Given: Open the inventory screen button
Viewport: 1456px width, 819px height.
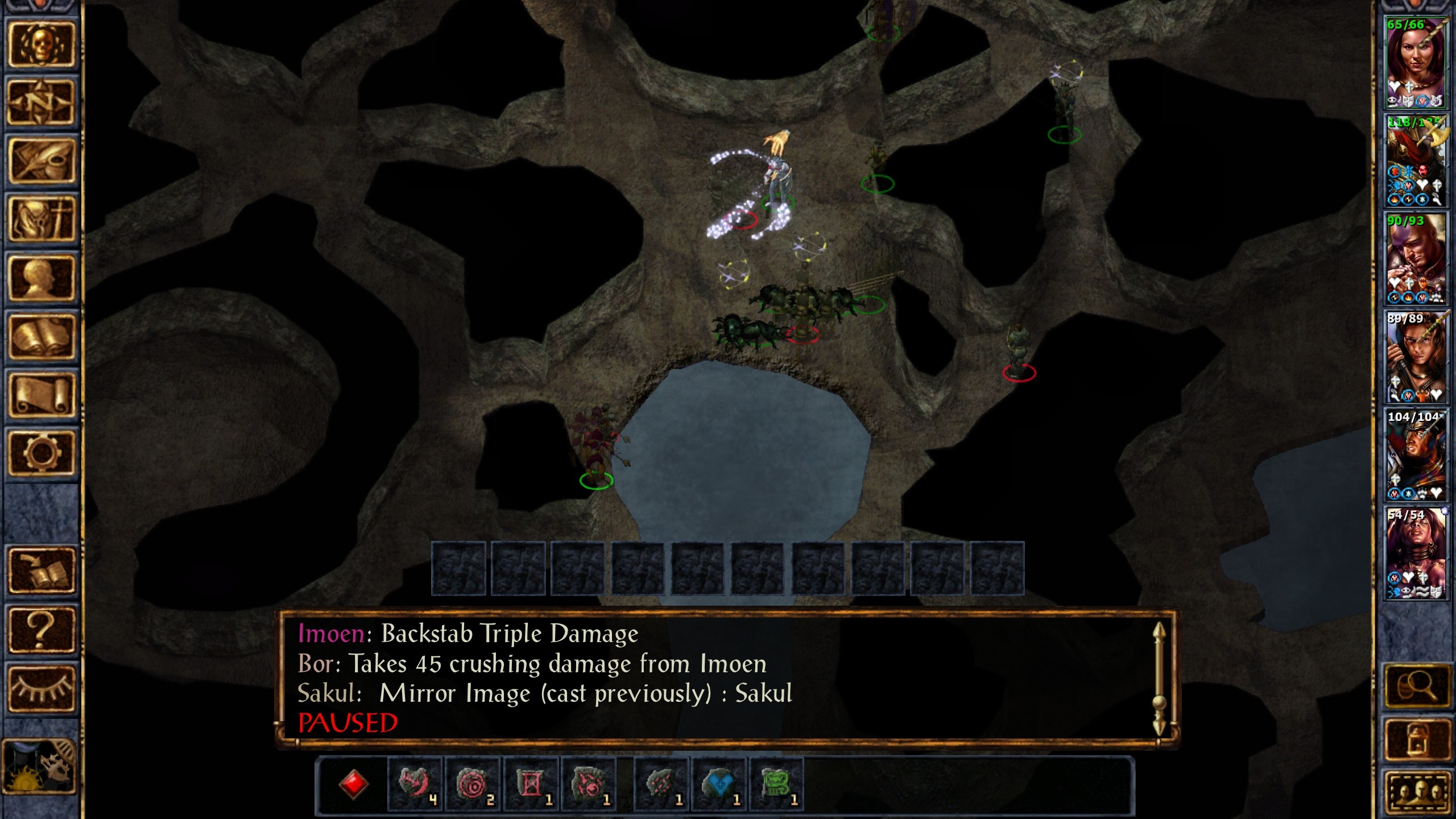Looking at the screenshot, I should 41,220.
